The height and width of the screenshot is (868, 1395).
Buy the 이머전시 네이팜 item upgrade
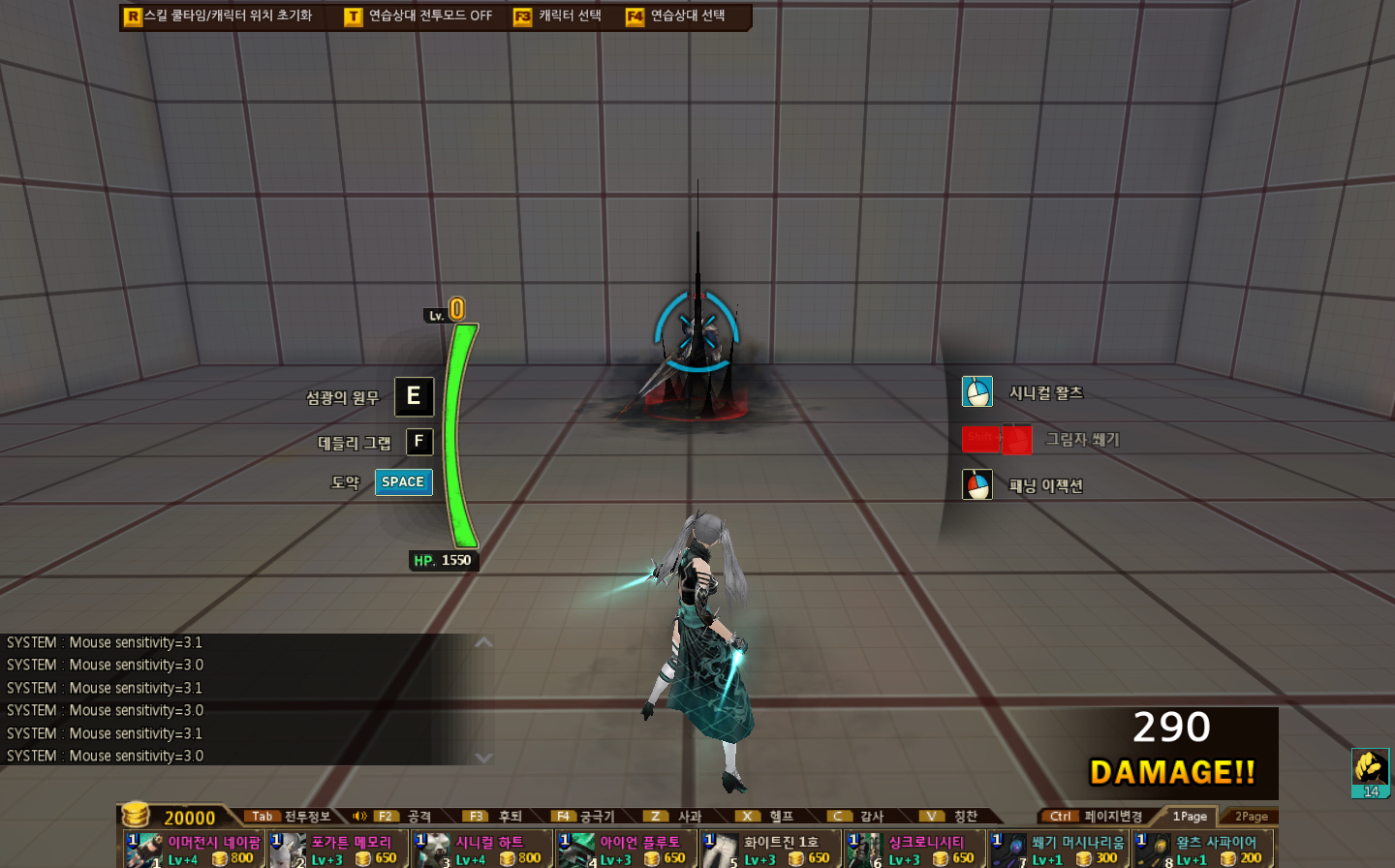pos(194,850)
